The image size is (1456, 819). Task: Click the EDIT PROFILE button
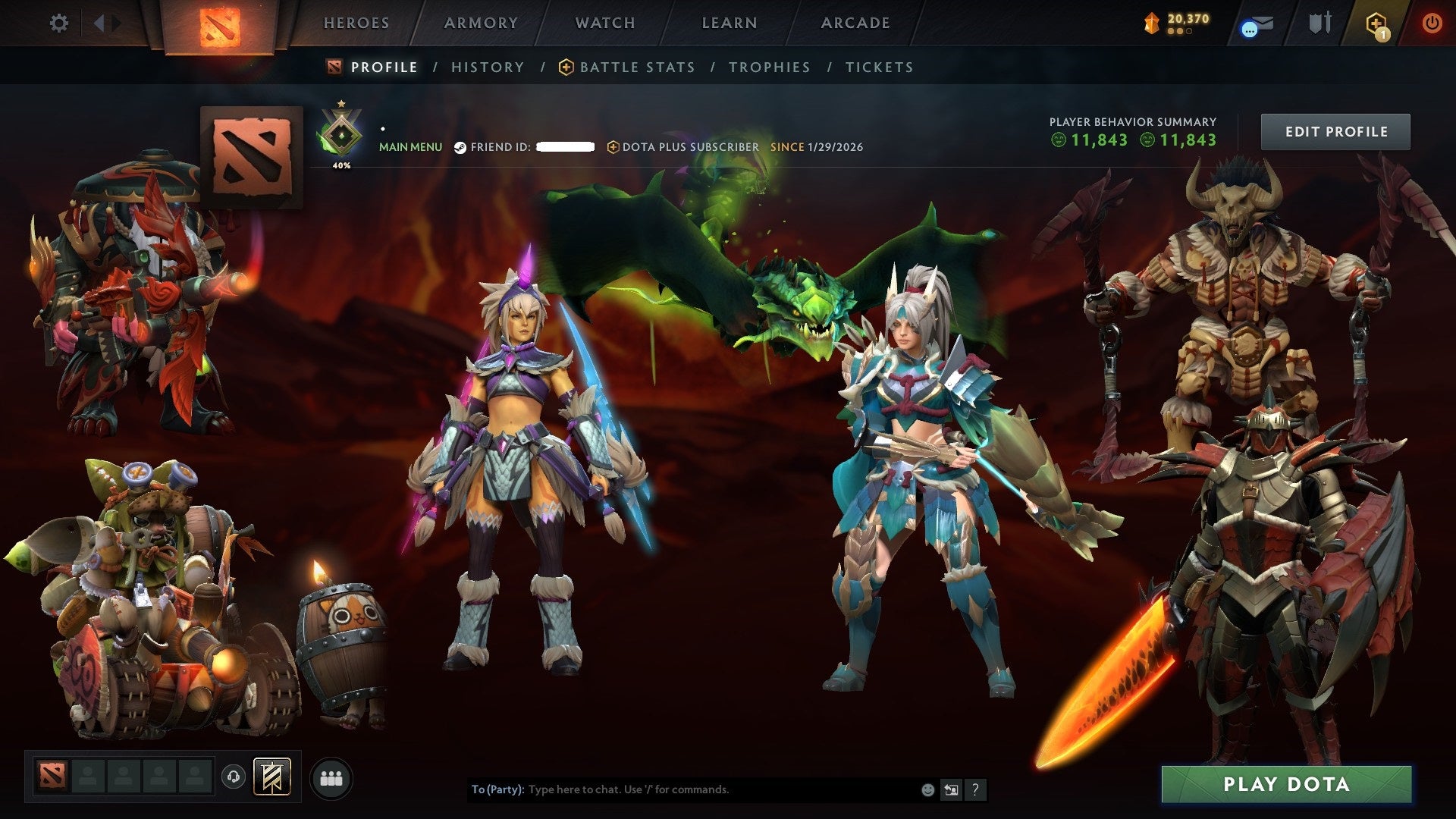coord(1335,131)
